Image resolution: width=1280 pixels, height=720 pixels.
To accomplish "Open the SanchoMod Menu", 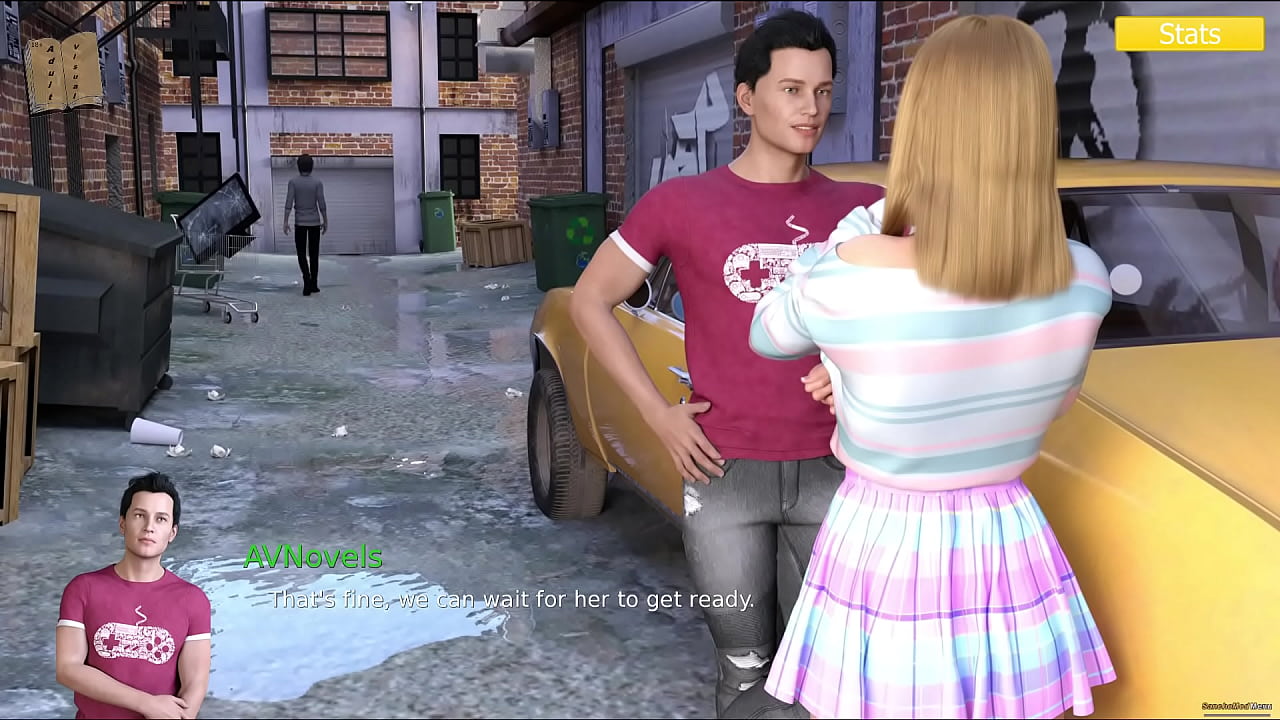I will coord(1236,706).
